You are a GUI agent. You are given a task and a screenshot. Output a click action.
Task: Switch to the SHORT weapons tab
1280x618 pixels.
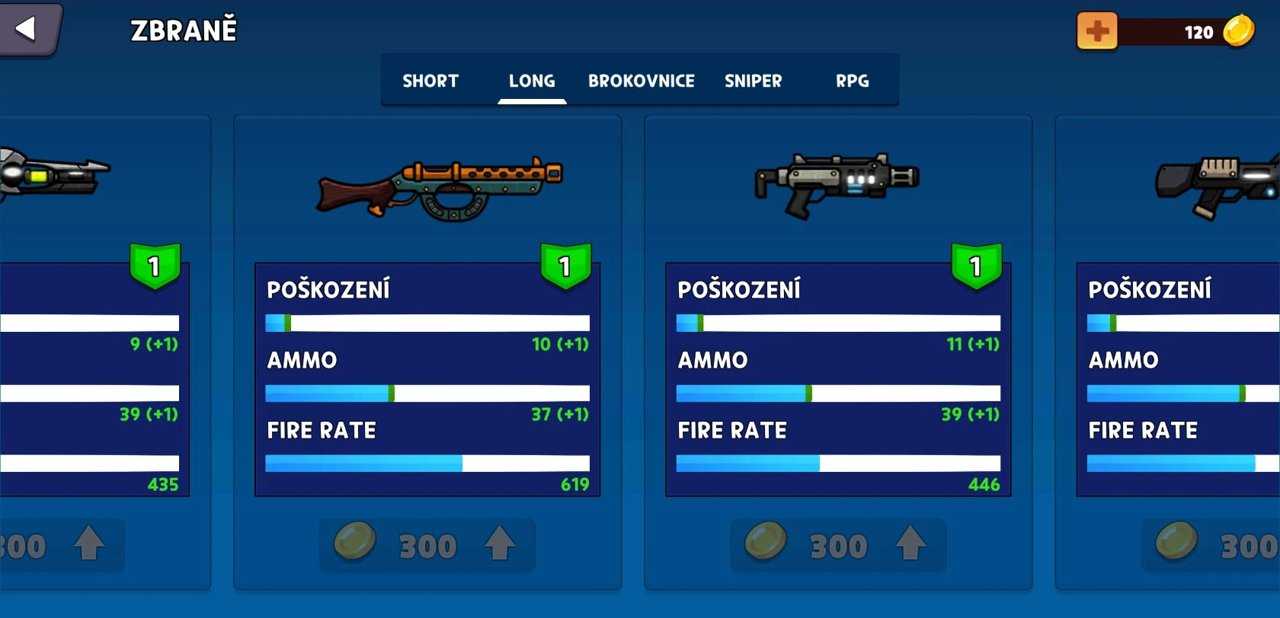click(430, 81)
